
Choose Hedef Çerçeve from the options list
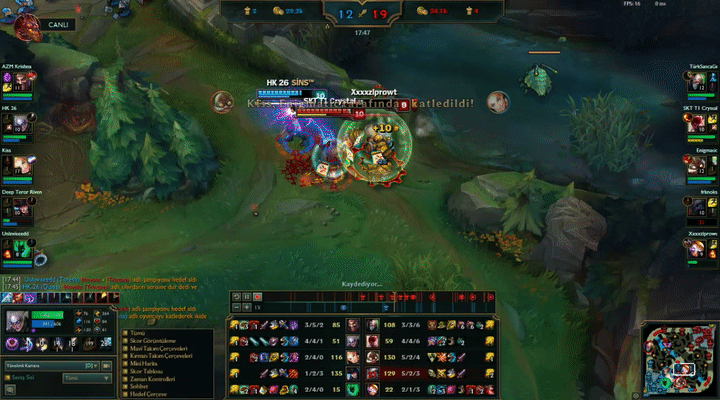tap(141, 394)
